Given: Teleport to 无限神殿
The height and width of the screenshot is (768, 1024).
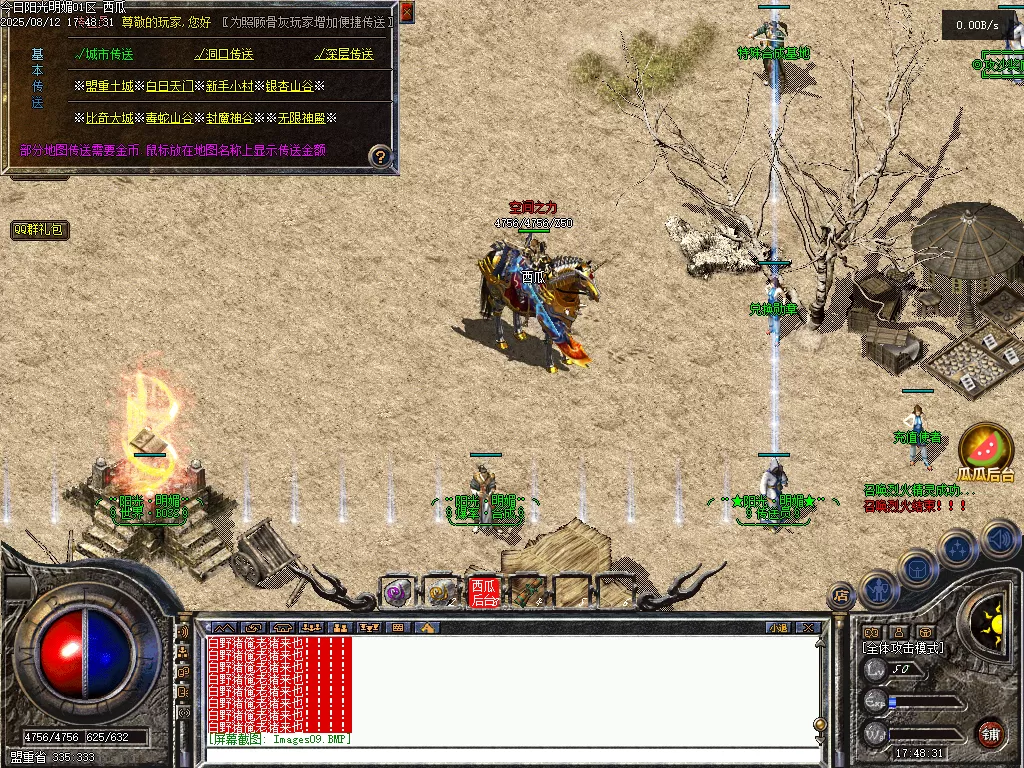Looking at the screenshot, I should click(x=302, y=118).
